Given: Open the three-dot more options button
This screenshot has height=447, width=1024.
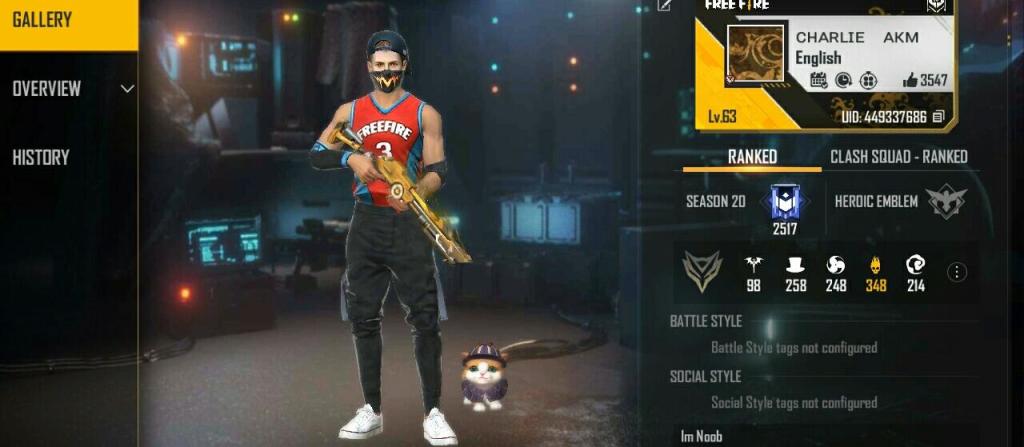Looking at the screenshot, I should click(x=956, y=272).
